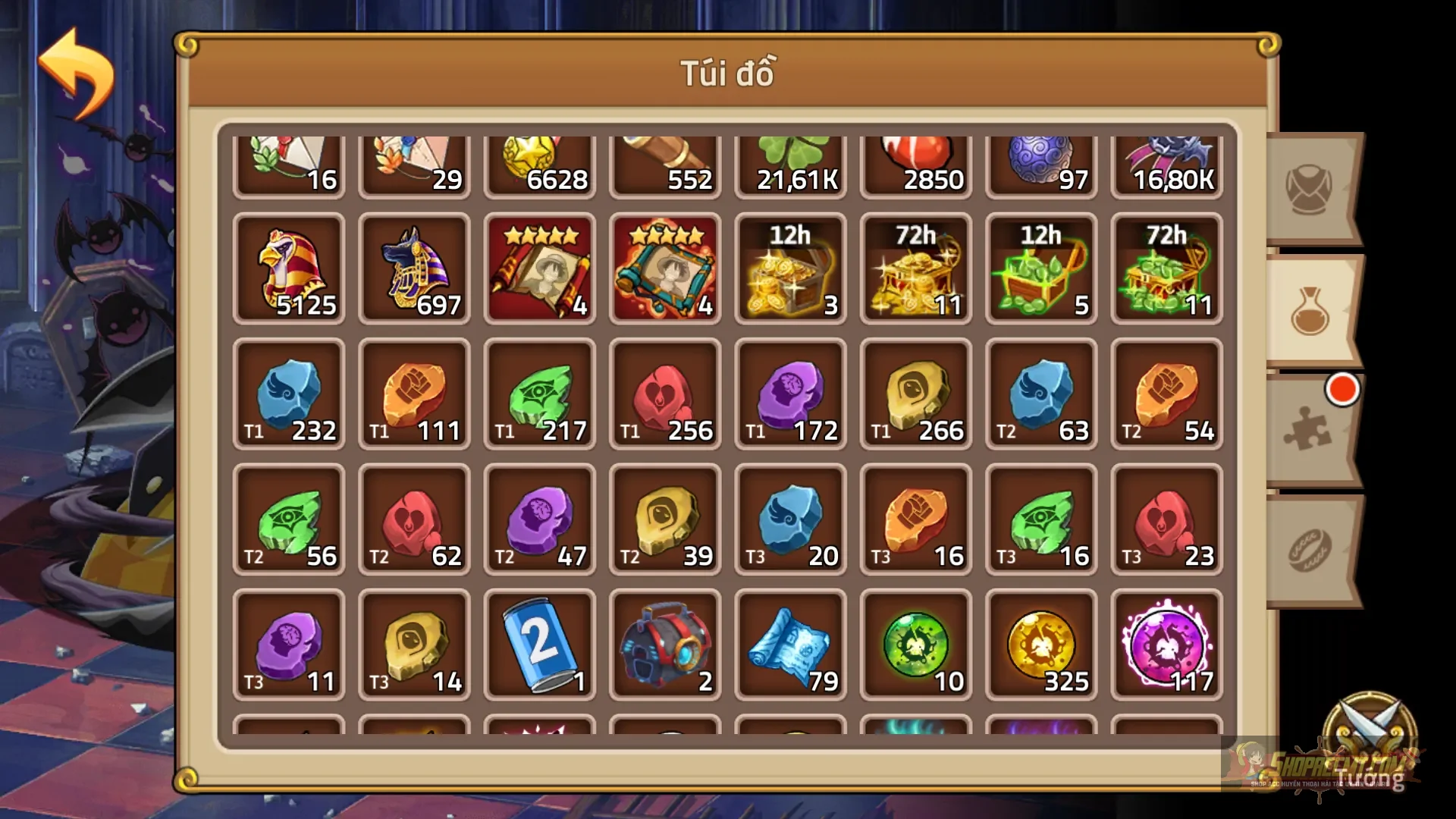Open the 12h gold treasure chest
The width and height of the screenshot is (1456, 819).
pyautogui.click(x=789, y=269)
